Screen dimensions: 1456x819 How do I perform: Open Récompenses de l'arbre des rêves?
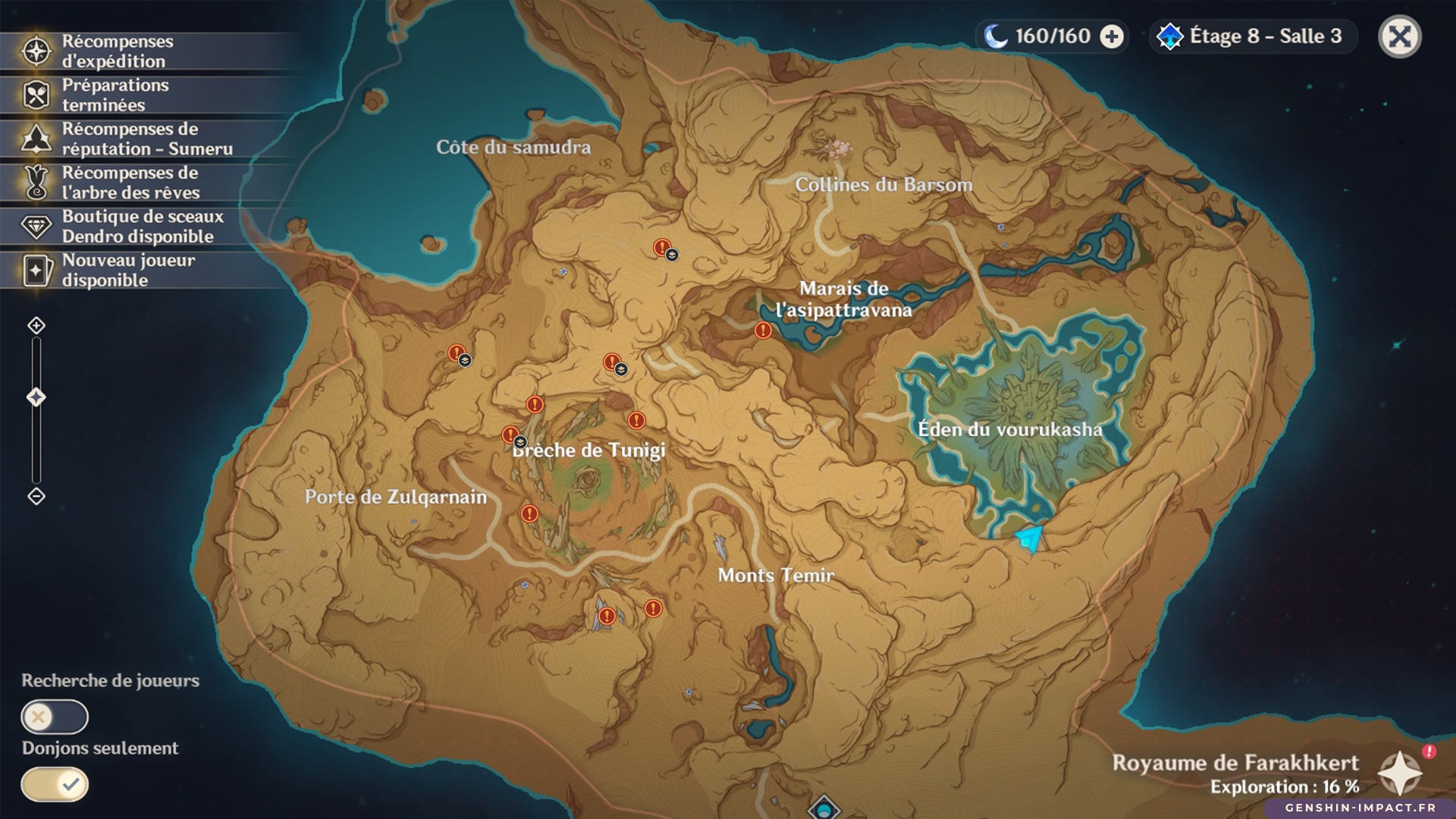click(x=129, y=183)
